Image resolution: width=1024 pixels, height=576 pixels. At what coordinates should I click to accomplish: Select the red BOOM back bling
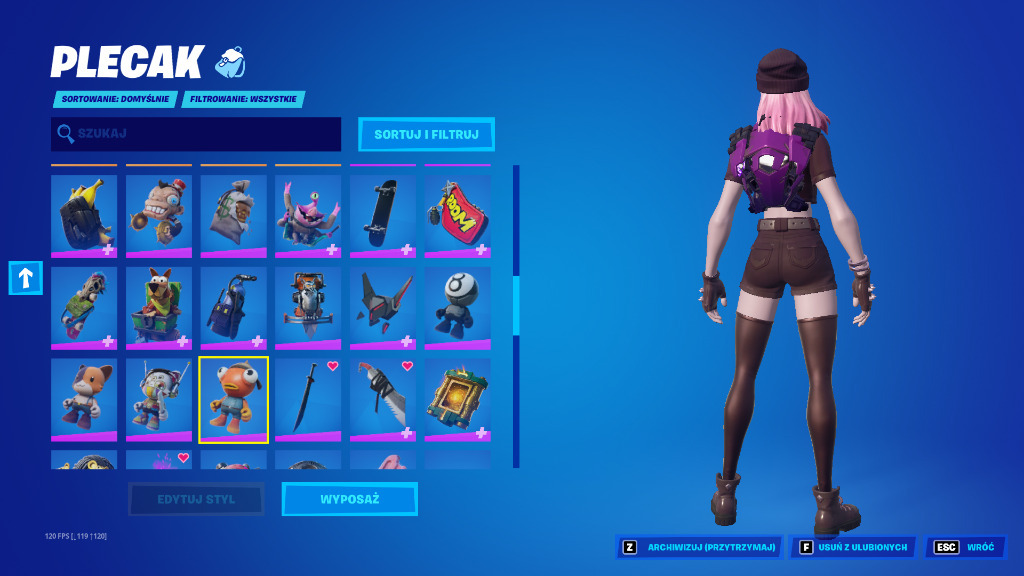point(457,216)
